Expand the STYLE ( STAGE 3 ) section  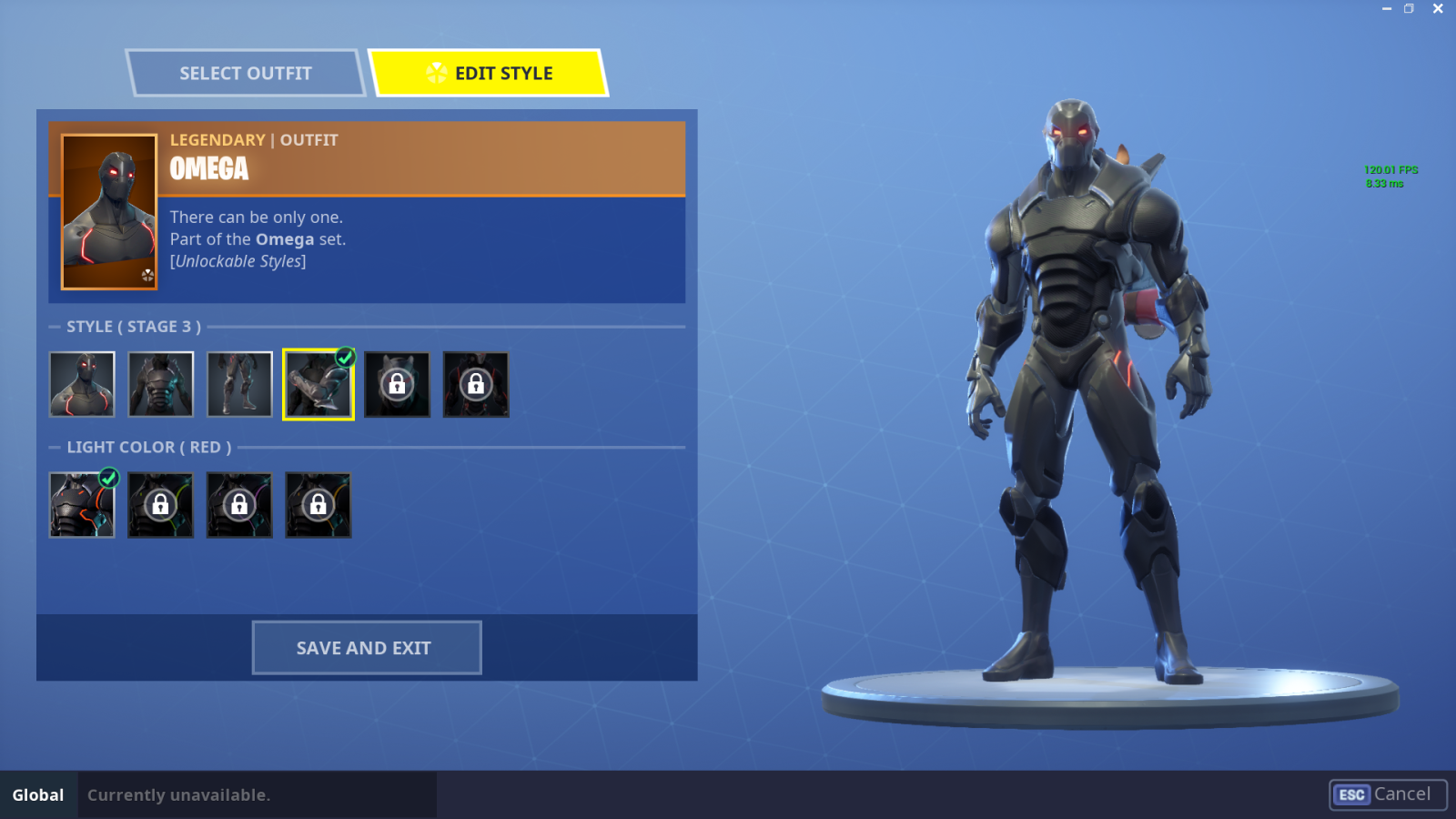point(133,326)
